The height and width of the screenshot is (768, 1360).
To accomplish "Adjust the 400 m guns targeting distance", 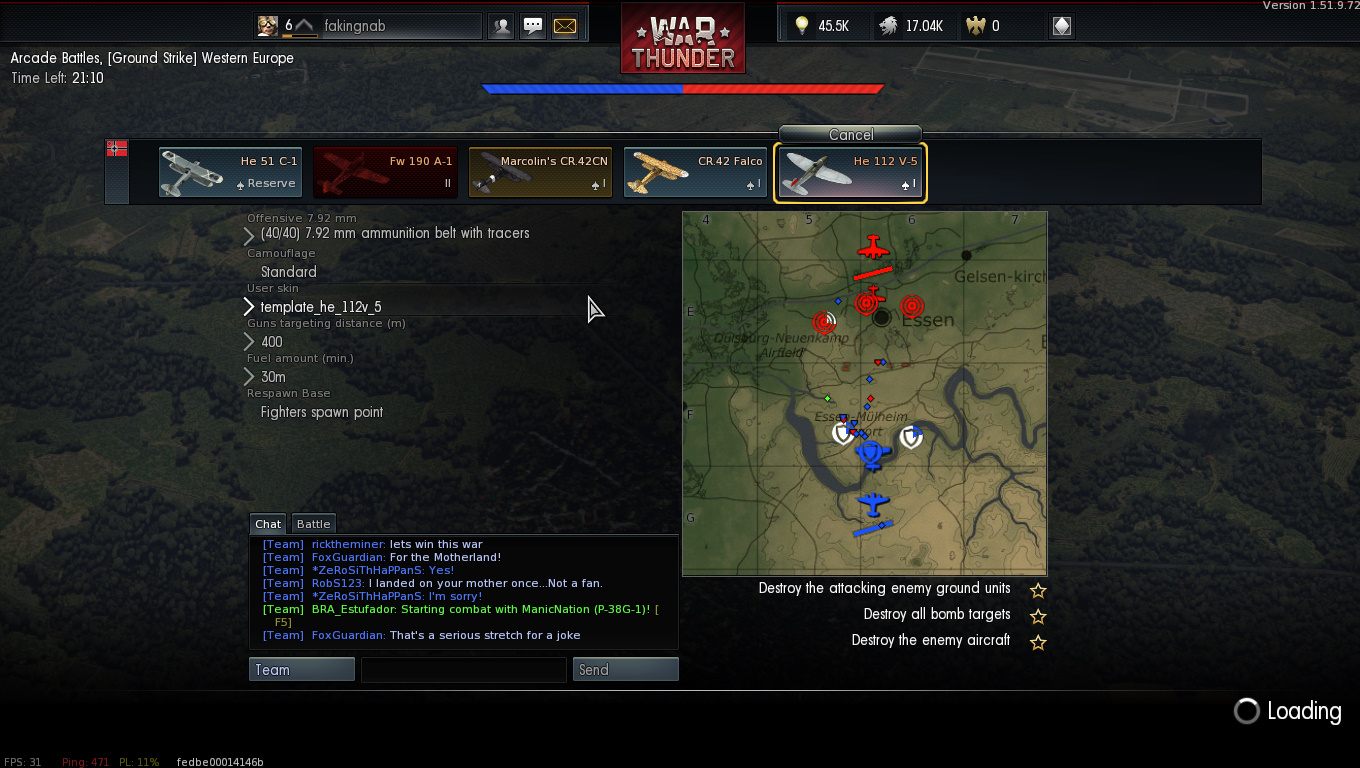I will [x=271, y=342].
